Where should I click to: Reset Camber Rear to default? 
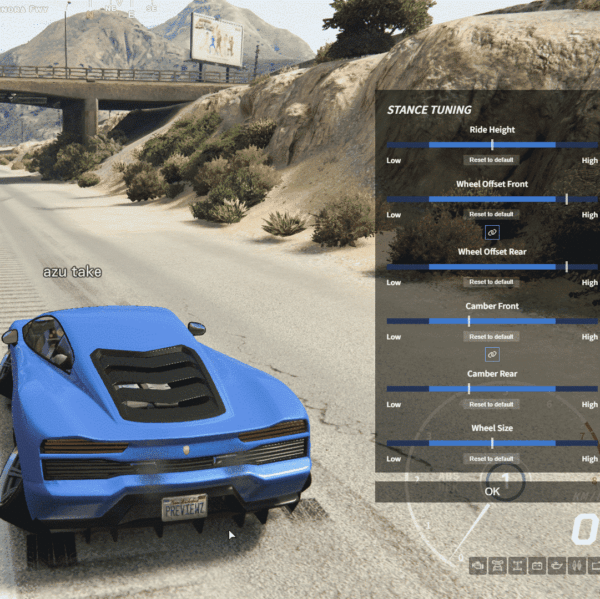[x=491, y=404]
